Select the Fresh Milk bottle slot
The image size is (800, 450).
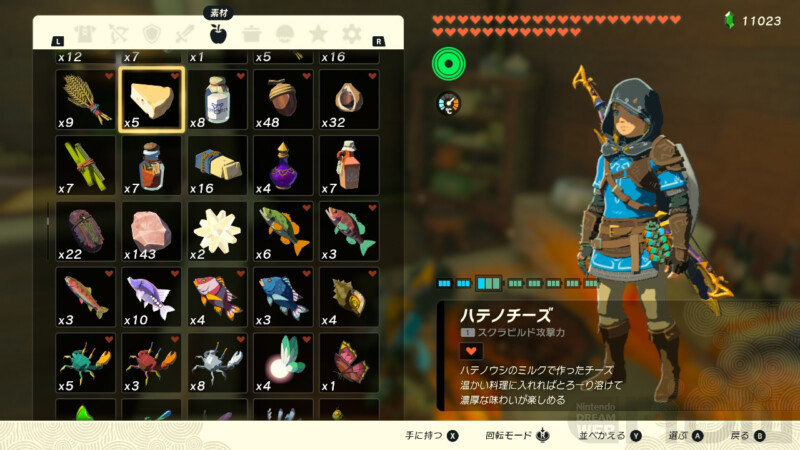coord(217,99)
